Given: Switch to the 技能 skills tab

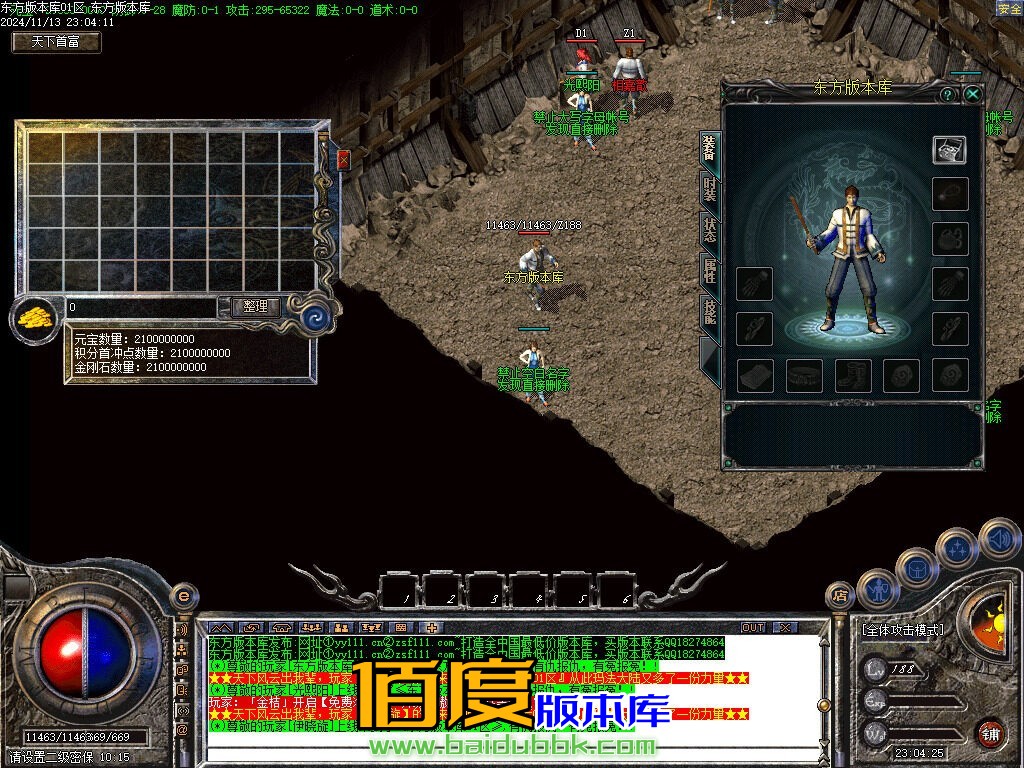Looking at the screenshot, I should coord(708,312).
